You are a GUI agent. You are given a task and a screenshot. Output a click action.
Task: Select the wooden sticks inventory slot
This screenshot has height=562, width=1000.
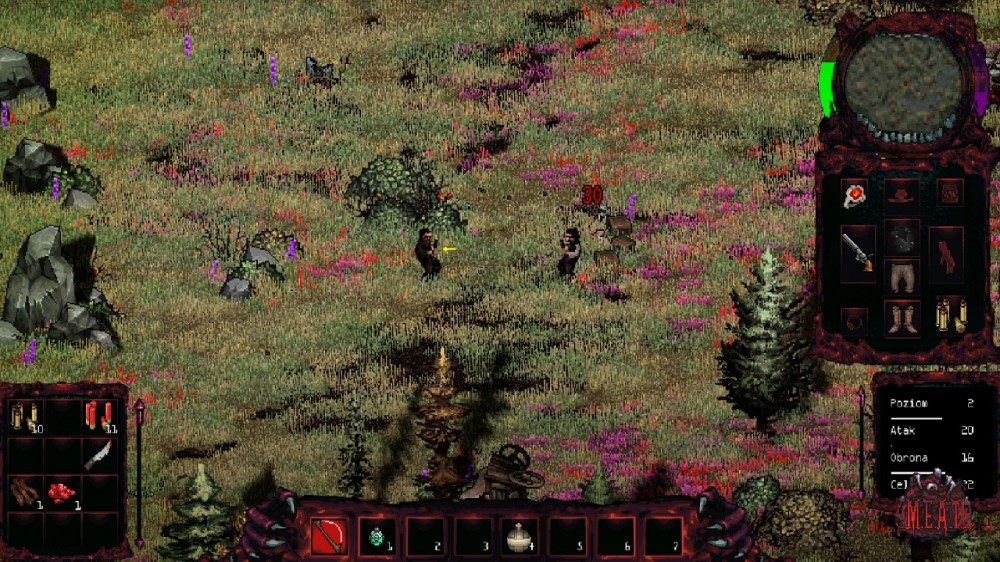[x=25, y=491]
